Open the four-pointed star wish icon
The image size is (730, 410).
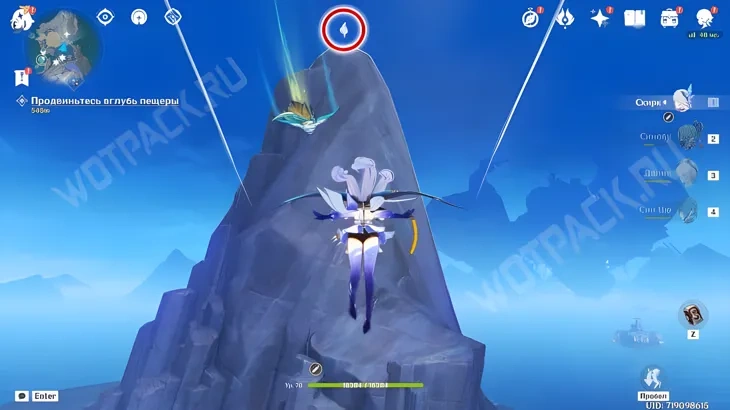click(x=600, y=18)
